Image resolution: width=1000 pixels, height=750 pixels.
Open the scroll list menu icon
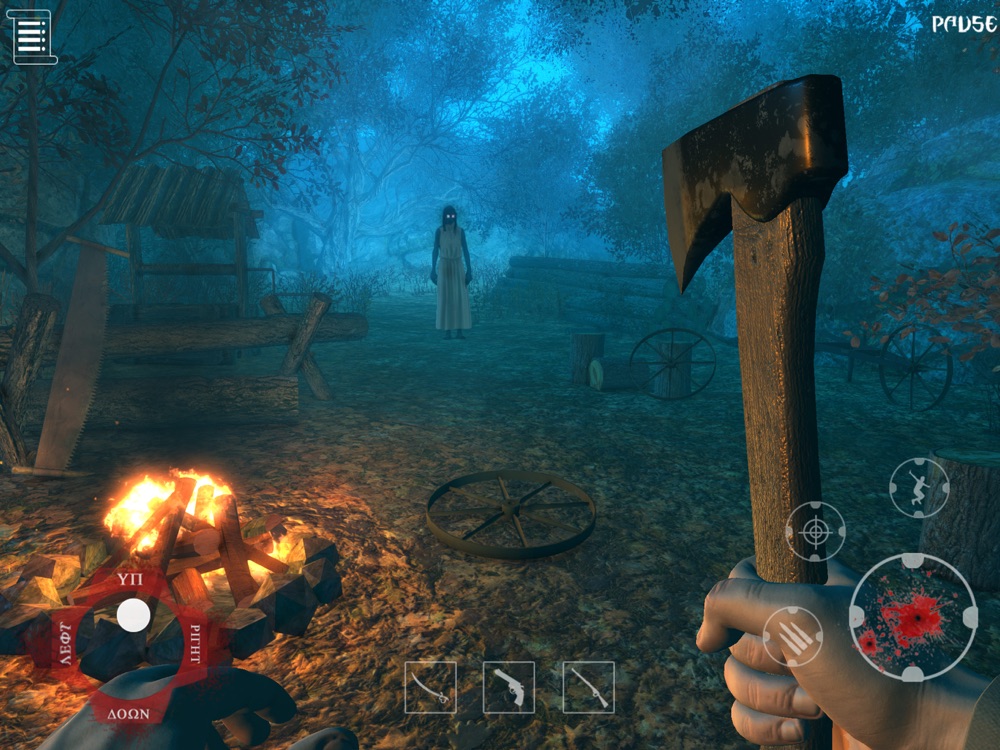pyautogui.click(x=32, y=37)
